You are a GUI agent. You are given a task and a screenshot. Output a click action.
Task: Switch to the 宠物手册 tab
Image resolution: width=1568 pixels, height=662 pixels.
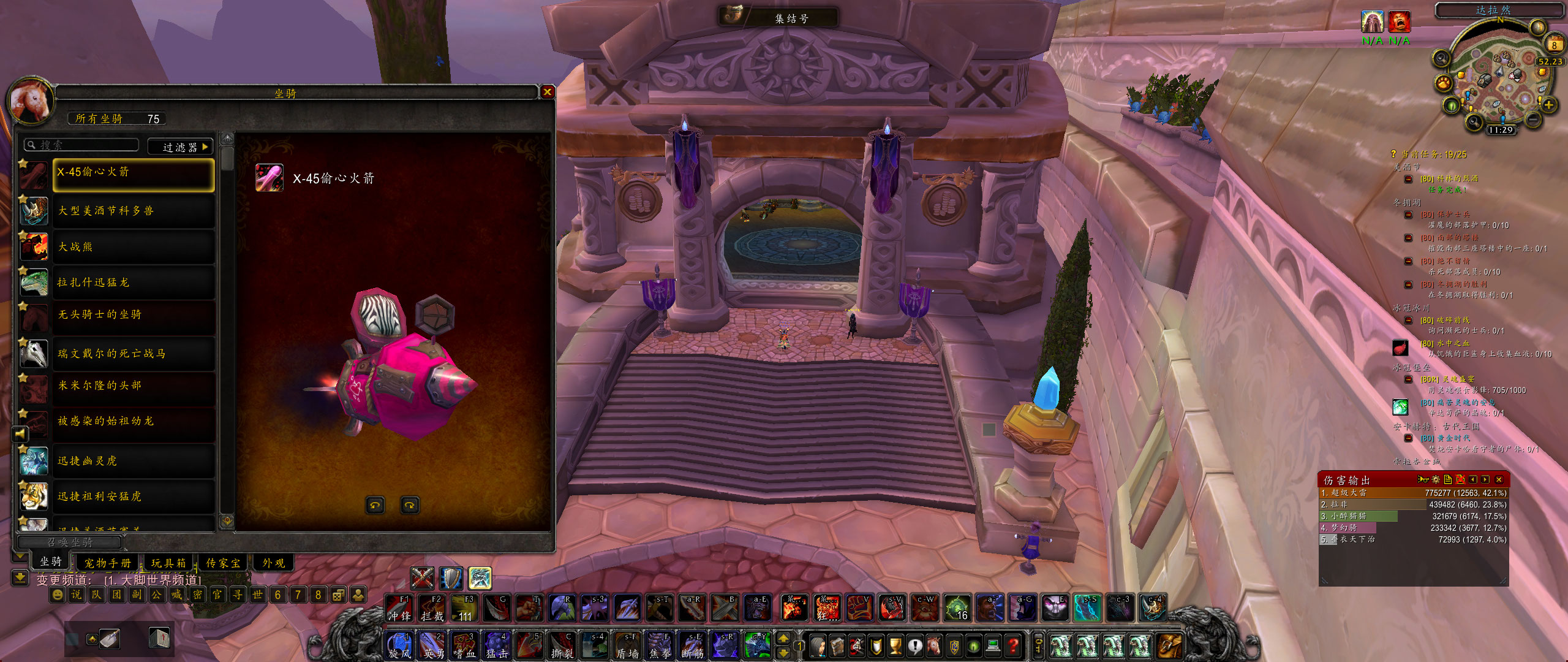[108, 563]
